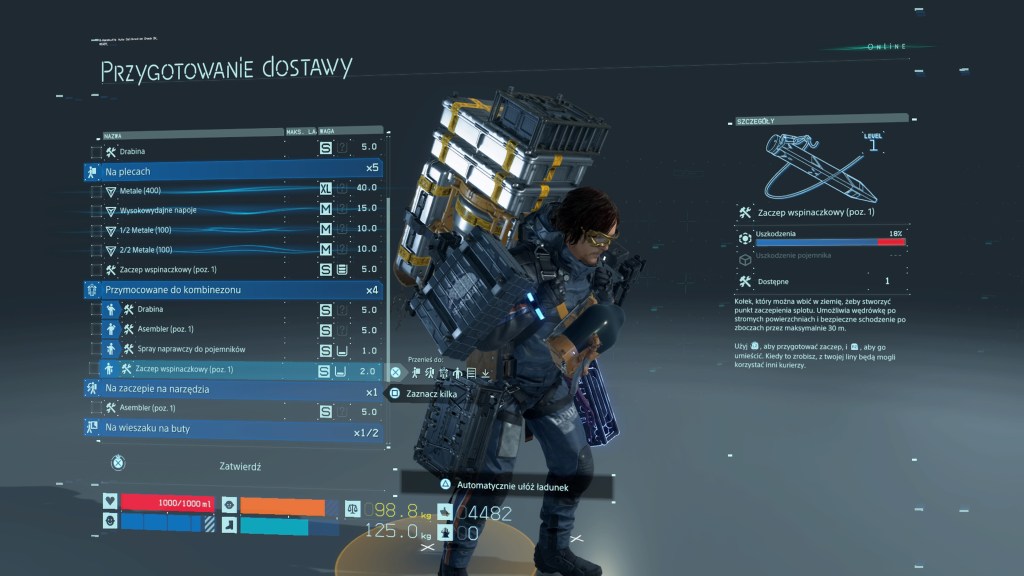Screen dimensions: 1024x576
Task: Select the Spray naprawczy do pojemników row
Action: point(230,350)
